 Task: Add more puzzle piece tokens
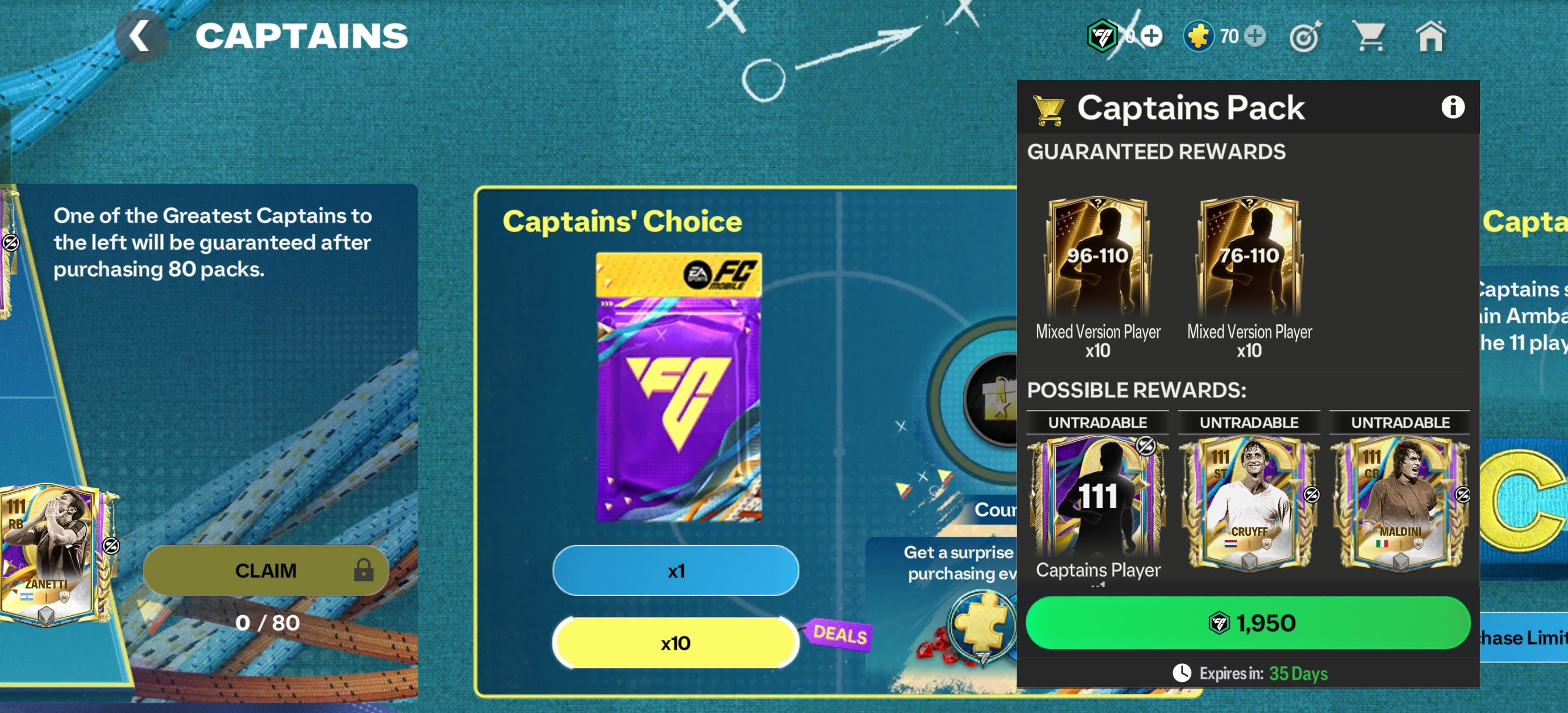click(x=1255, y=36)
